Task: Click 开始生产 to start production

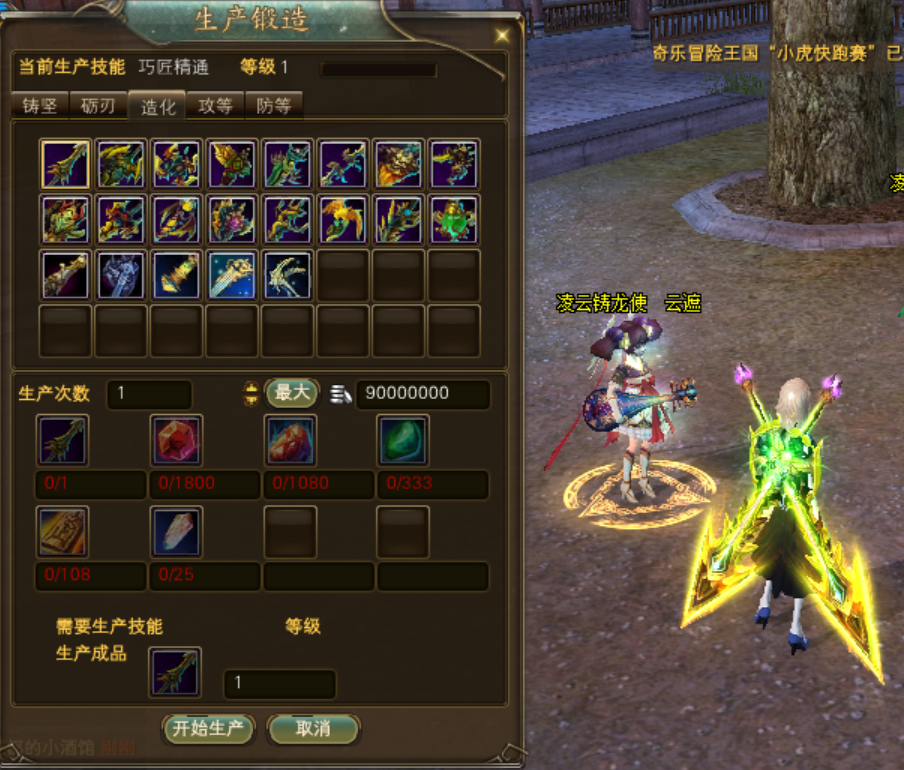Action: pos(208,729)
